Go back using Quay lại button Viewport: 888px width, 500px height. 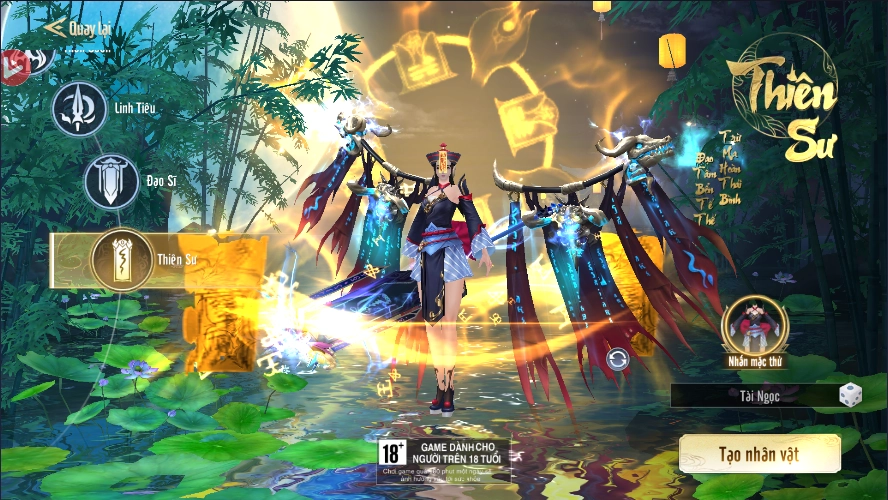tap(78, 27)
